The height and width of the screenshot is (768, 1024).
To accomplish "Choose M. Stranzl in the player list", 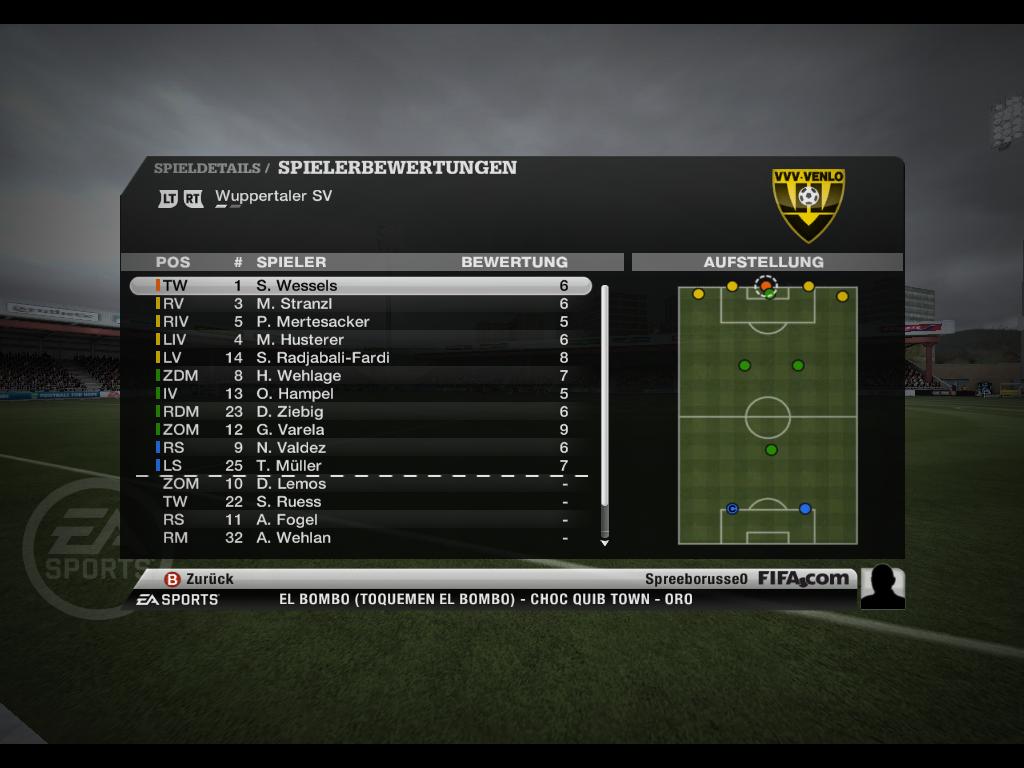I will pos(360,304).
